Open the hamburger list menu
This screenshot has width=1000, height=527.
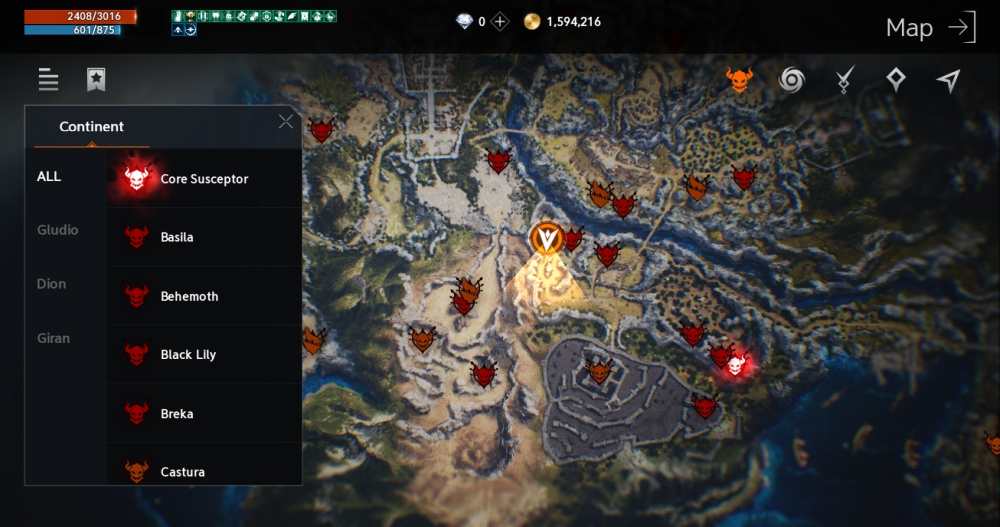[x=48, y=80]
